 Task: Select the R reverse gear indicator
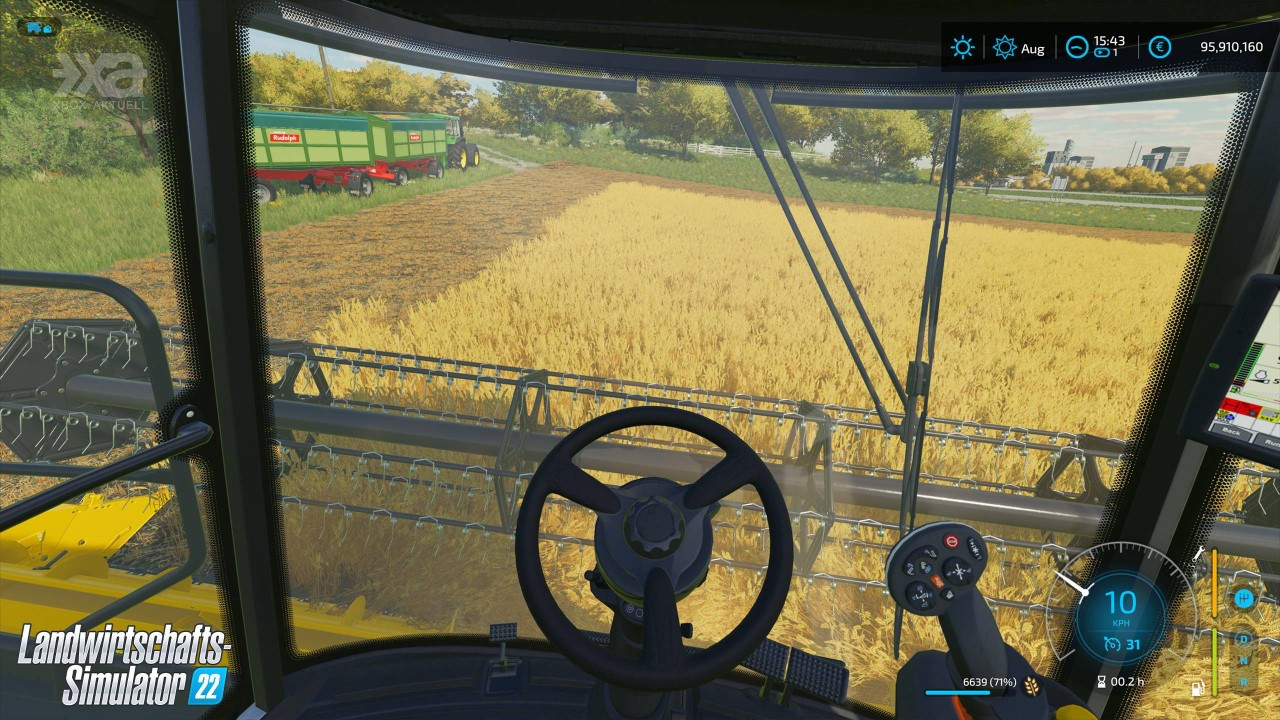coord(1244,682)
